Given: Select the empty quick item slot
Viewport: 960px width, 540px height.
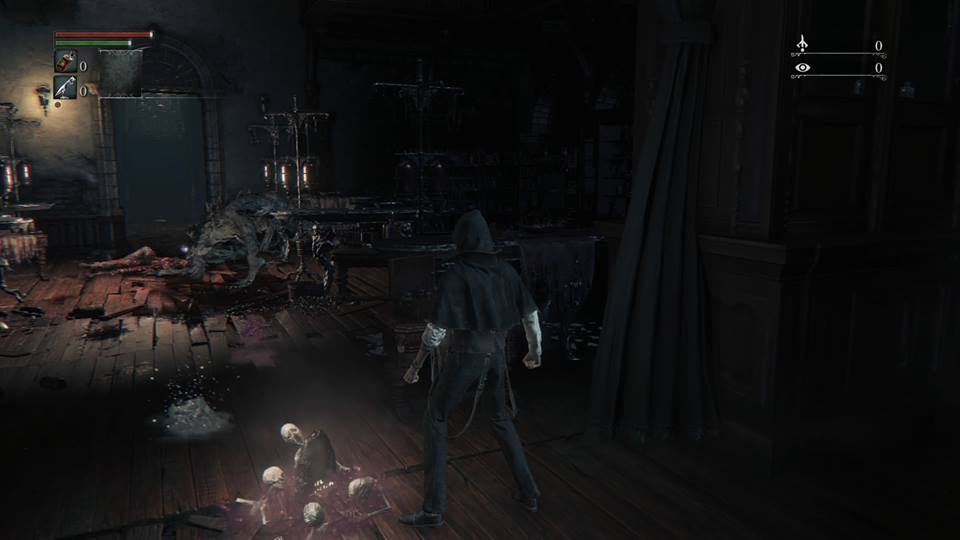Looking at the screenshot, I should click(120, 71).
